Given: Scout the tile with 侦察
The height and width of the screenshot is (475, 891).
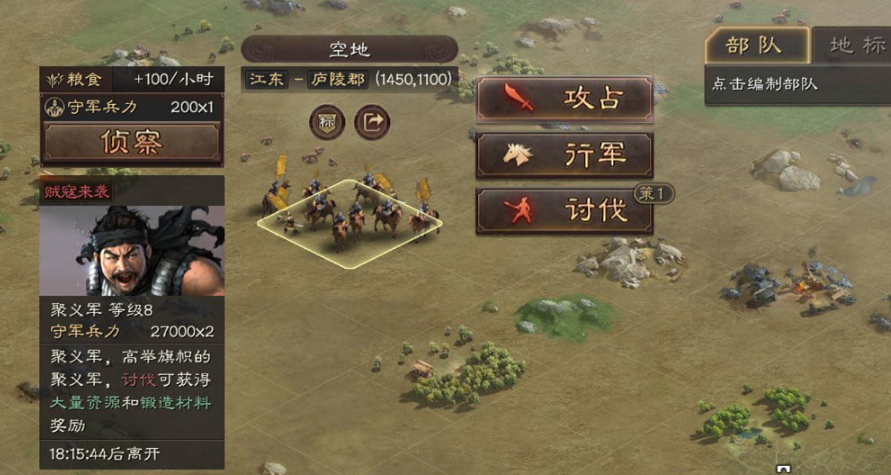Looking at the screenshot, I should pos(132,142).
